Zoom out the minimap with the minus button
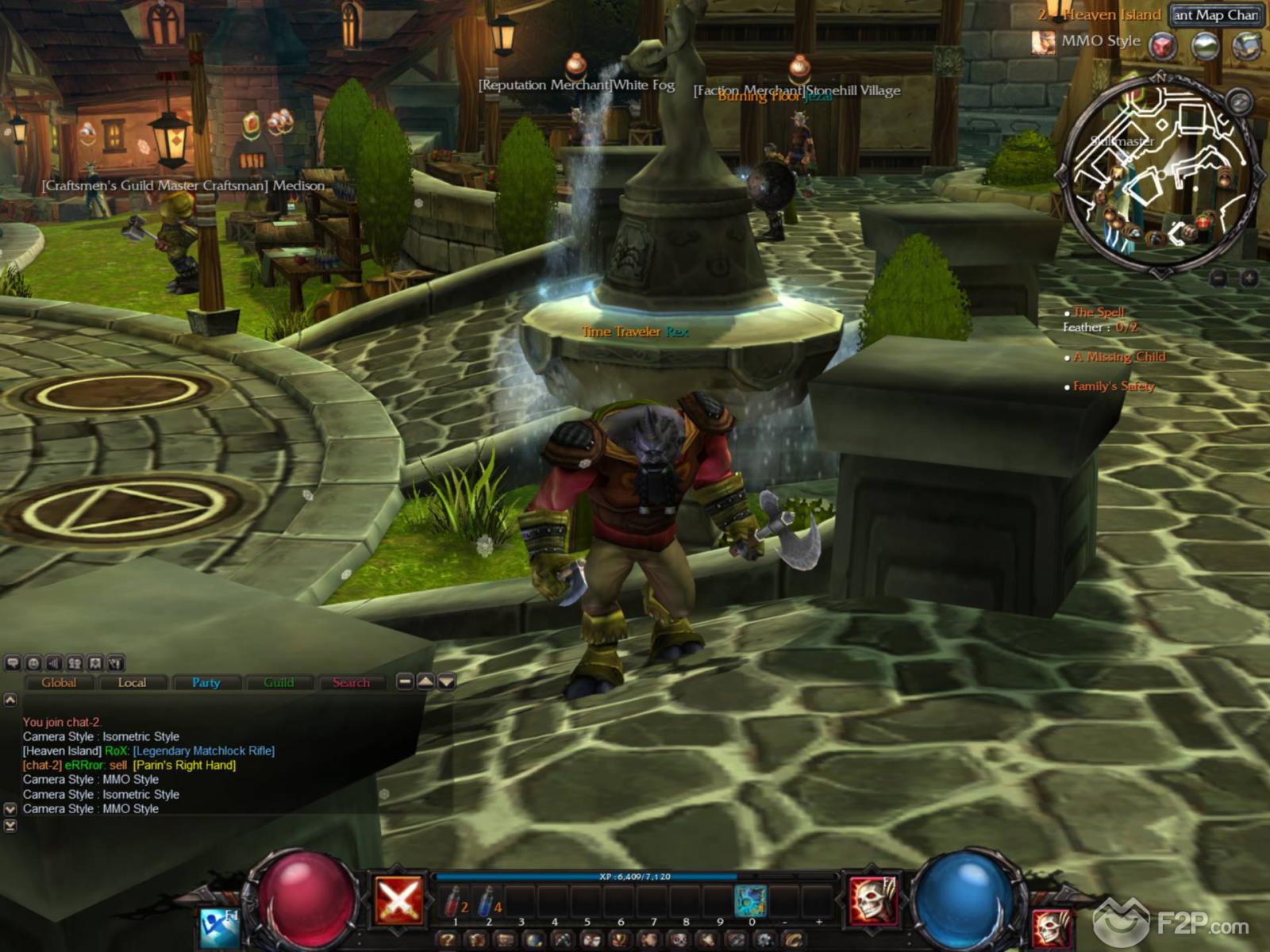The width and height of the screenshot is (1270, 952). [x=1219, y=278]
